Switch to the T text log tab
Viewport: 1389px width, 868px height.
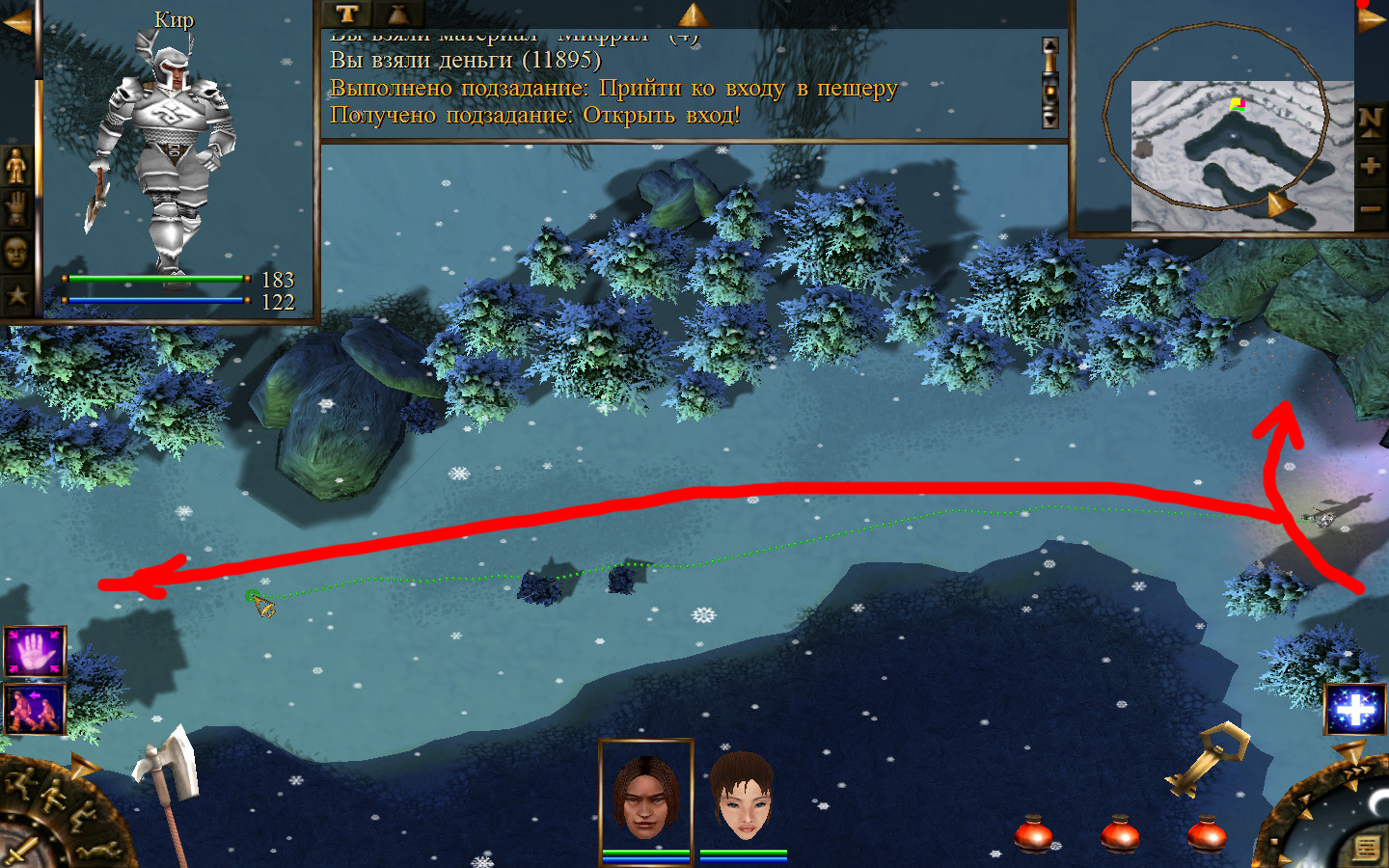click(347, 14)
